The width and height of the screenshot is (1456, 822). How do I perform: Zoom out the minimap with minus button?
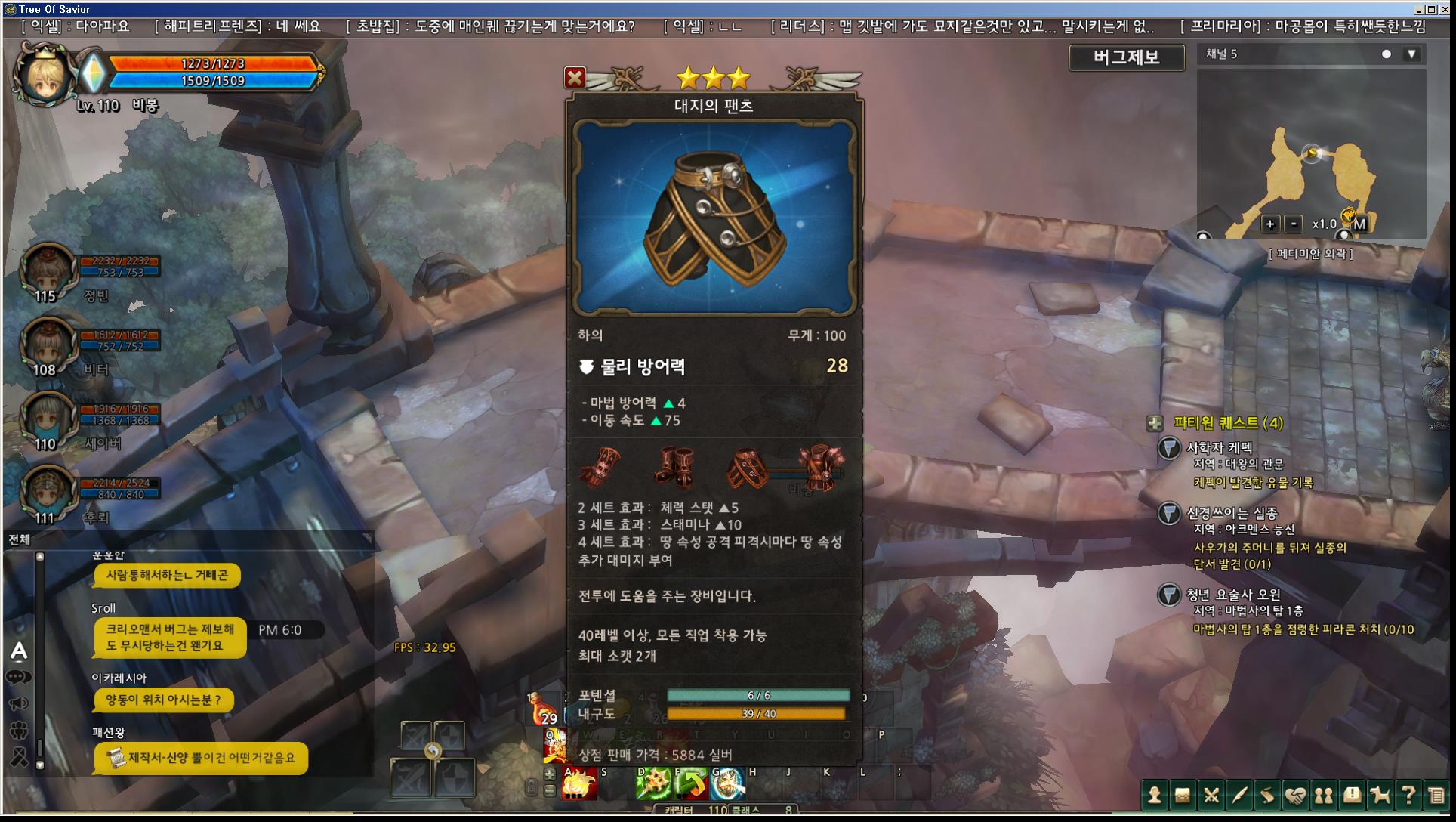(1293, 224)
